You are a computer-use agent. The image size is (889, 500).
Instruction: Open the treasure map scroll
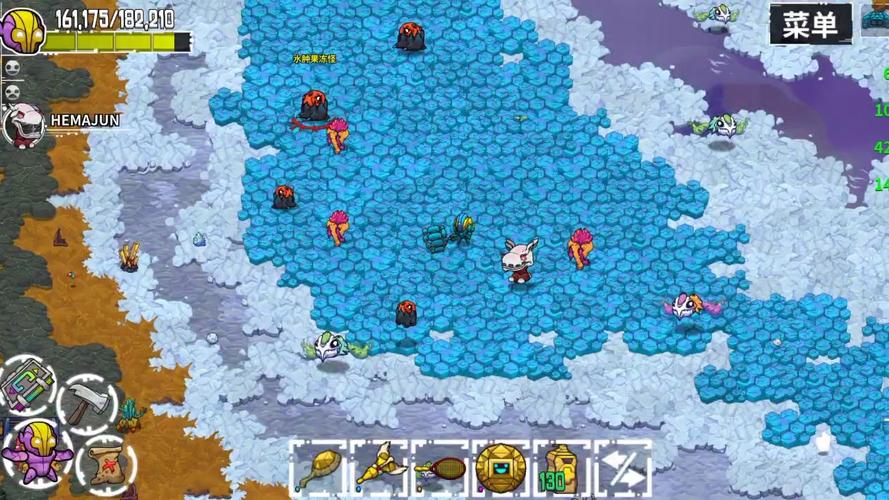pos(104,462)
